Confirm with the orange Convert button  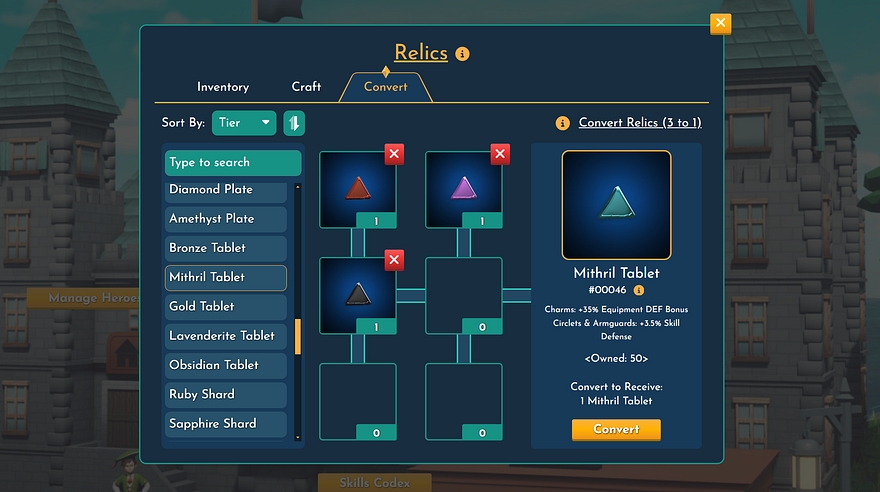(x=616, y=429)
